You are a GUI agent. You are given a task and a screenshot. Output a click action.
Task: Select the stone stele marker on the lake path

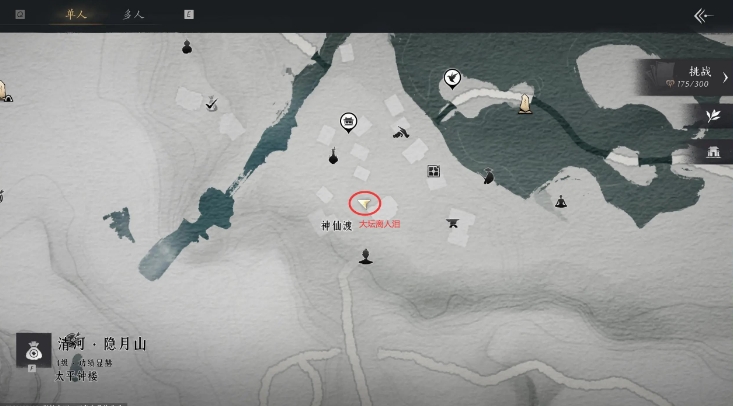pos(522,102)
